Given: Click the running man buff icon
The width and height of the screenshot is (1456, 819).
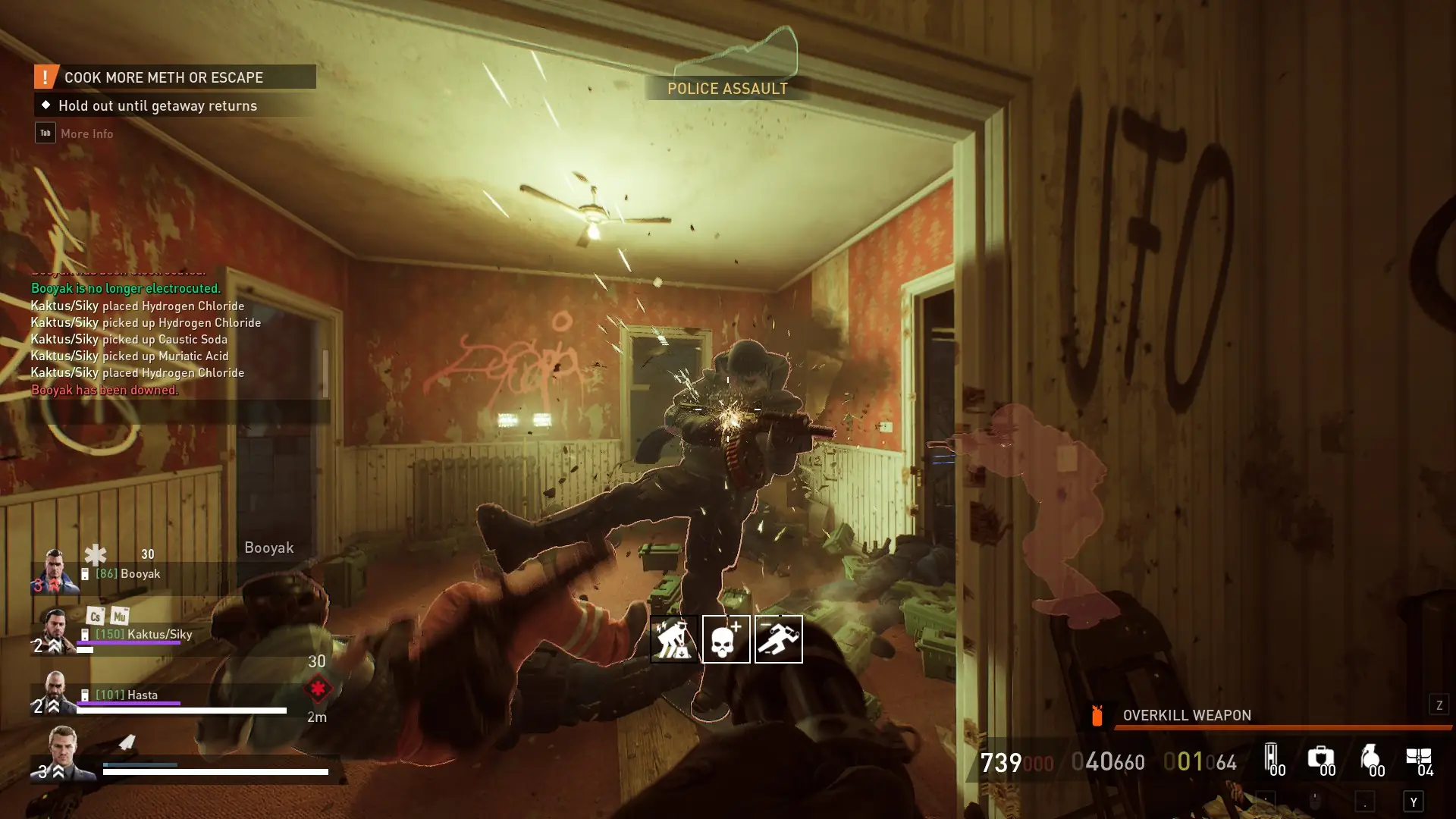Looking at the screenshot, I should coord(778,639).
